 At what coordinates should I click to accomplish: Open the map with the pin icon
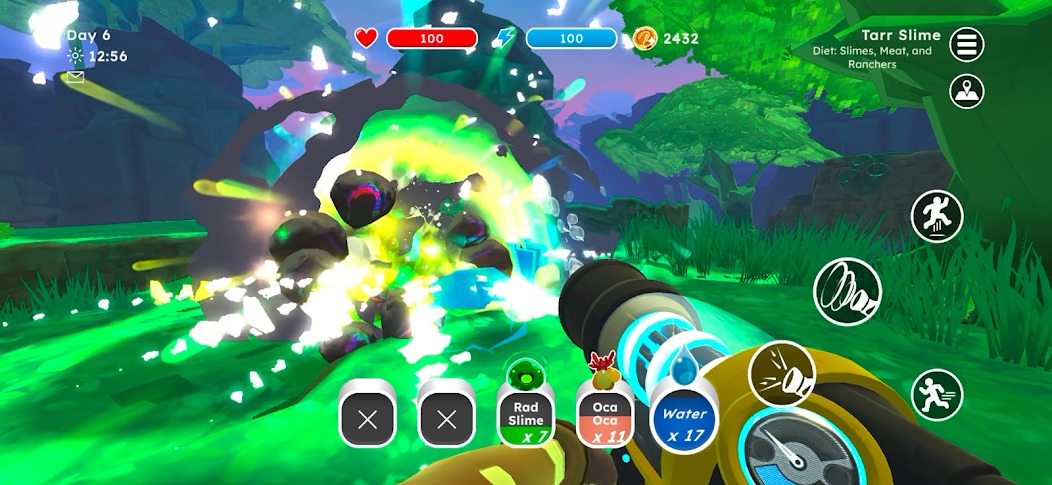966,92
